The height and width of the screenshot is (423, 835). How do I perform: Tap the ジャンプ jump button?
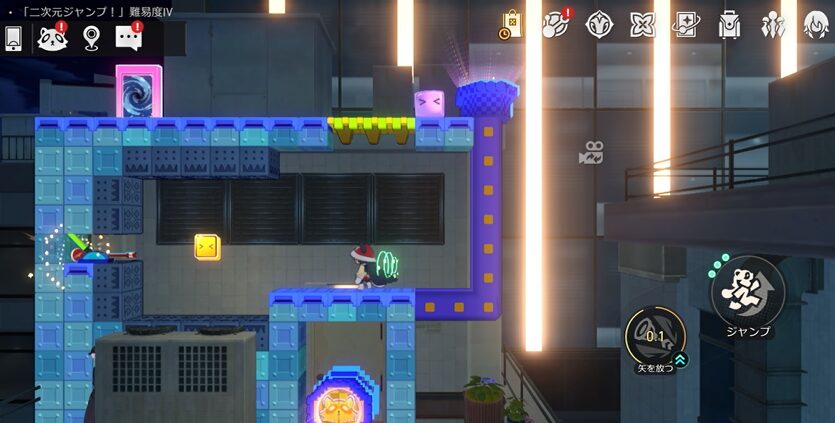(747, 292)
